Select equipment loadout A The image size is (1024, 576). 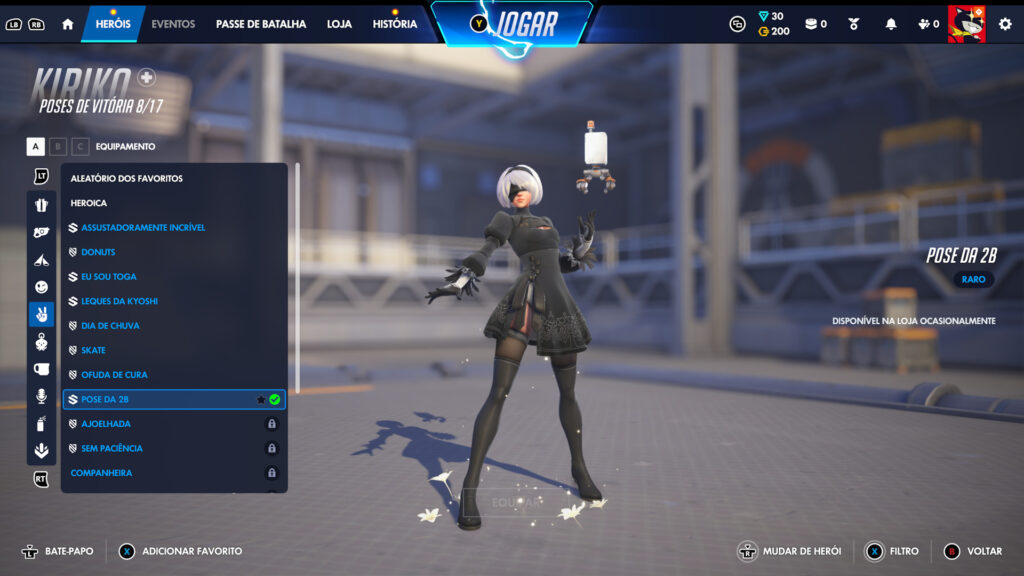[36, 147]
